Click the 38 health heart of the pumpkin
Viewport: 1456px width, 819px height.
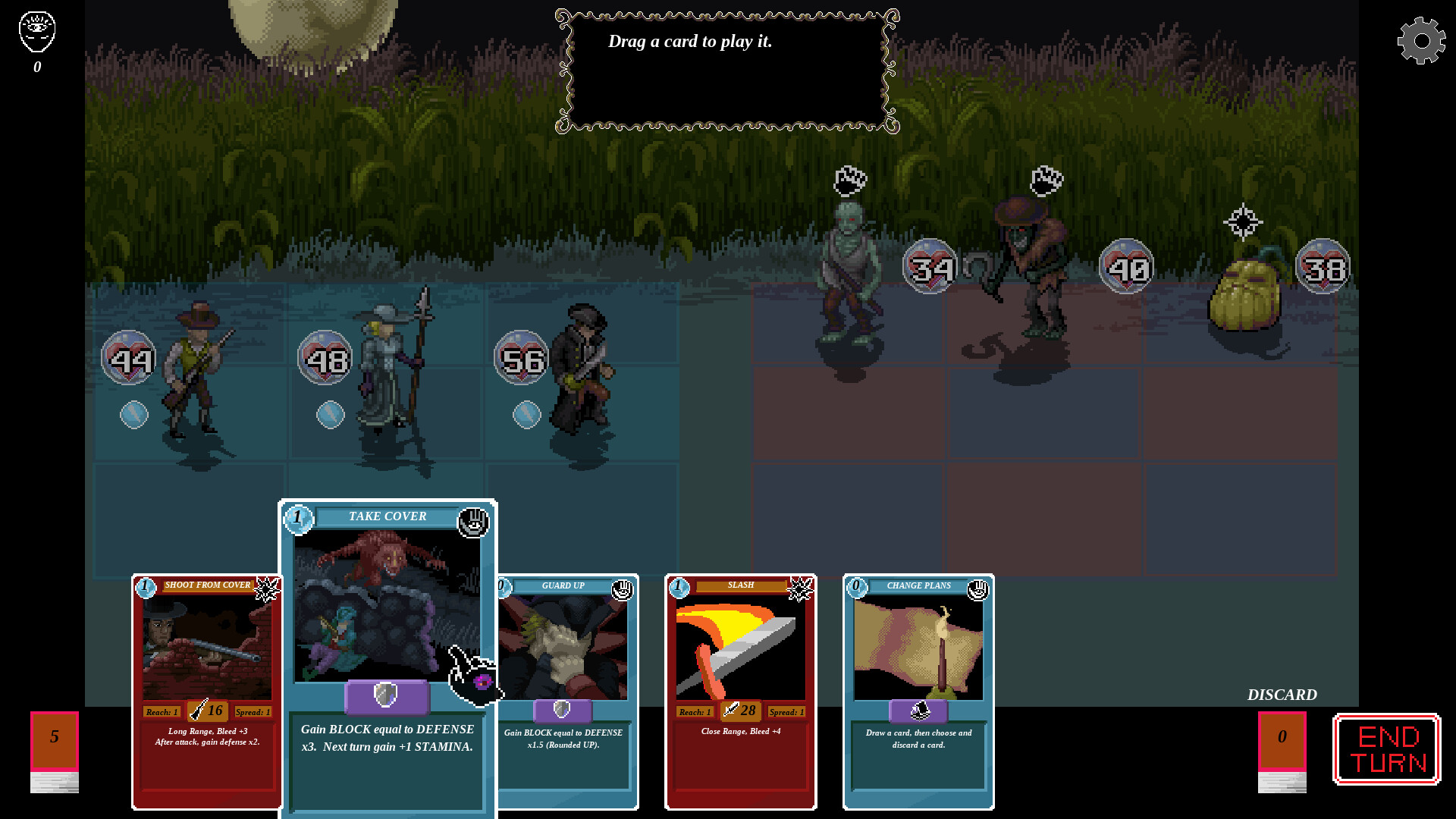1323,267
